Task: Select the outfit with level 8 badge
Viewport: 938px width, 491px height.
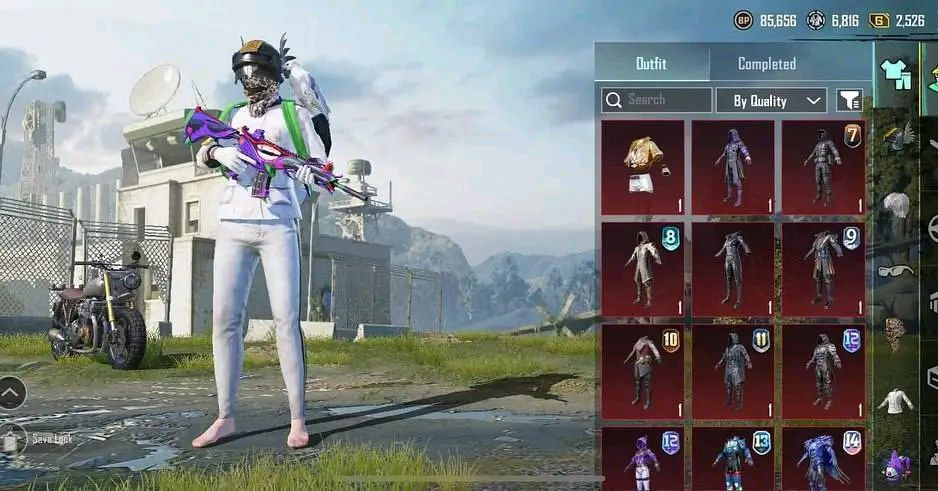Action: point(643,268)
